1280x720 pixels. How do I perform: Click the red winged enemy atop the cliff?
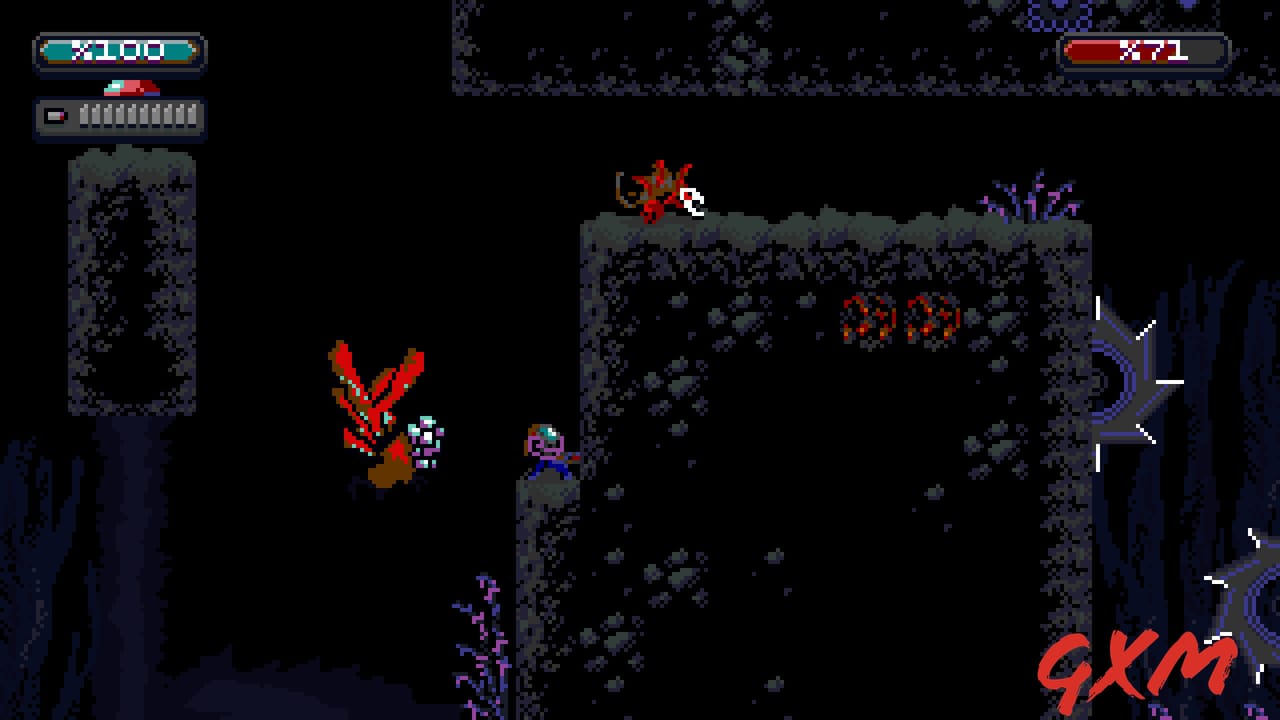pyautogui.click(x=655, y=190)
